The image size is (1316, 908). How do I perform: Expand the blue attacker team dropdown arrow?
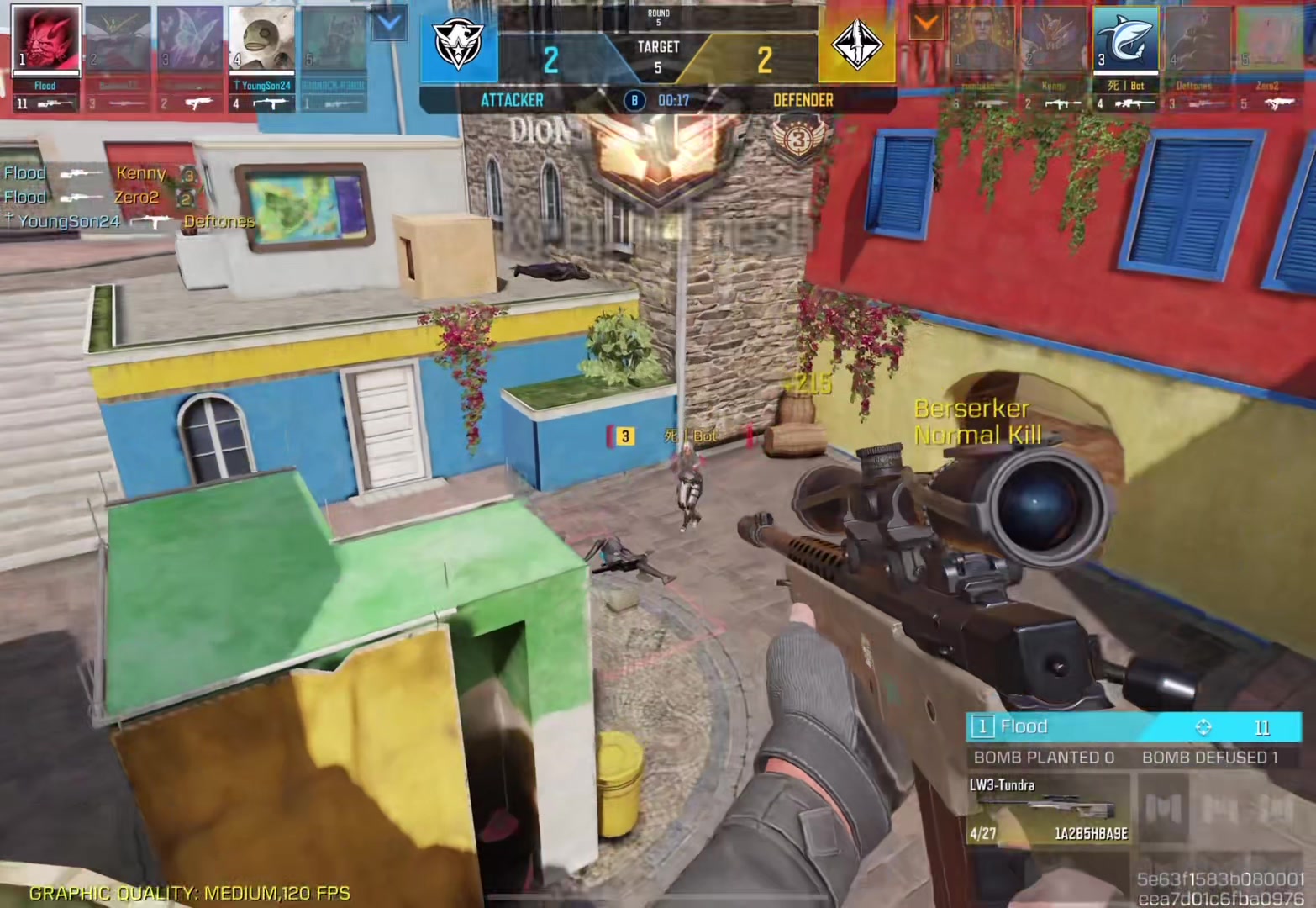click(x=389, y=24)
